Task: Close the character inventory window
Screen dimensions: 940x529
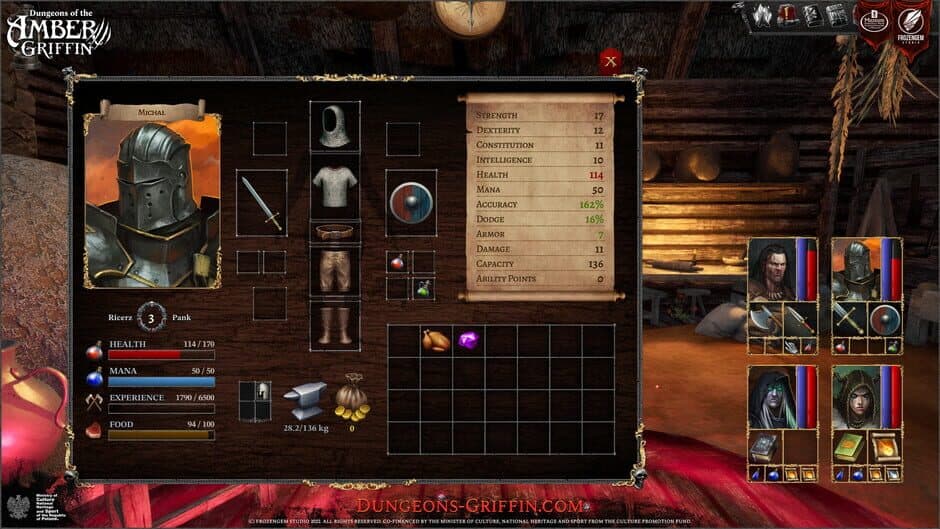Action: tap(610, 61)
